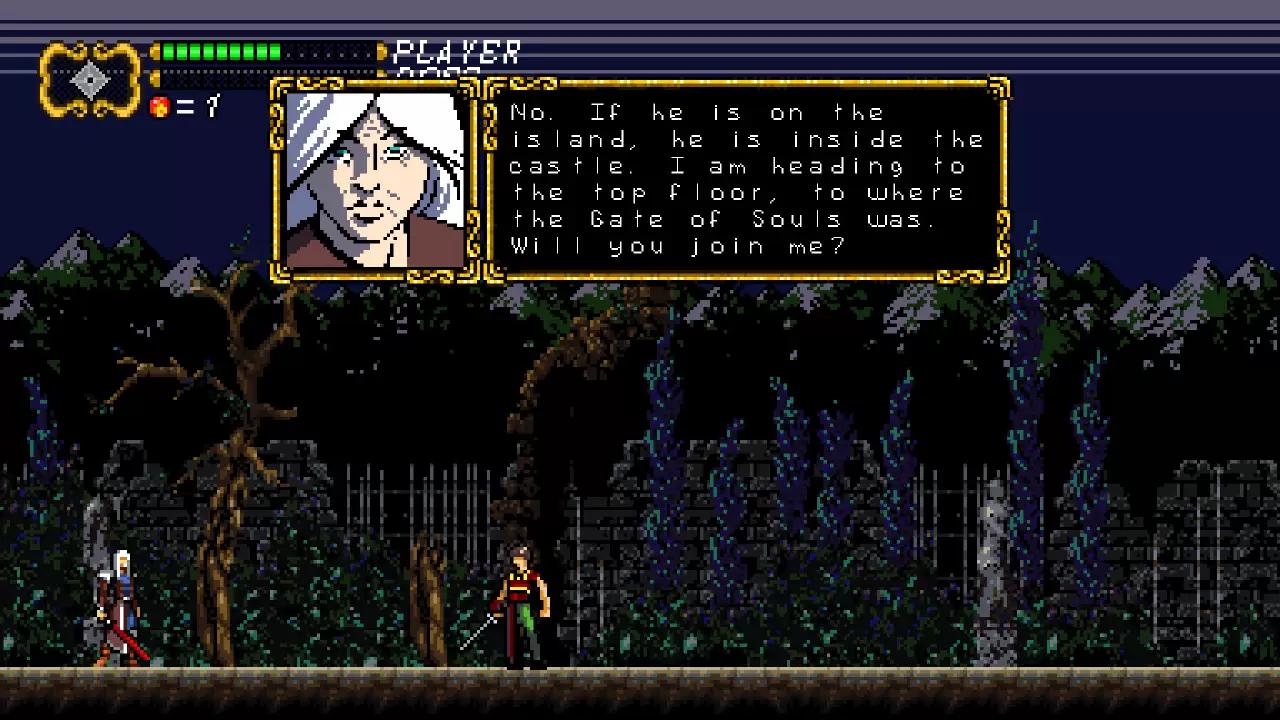Image resolution: width=1280 pixels, height=720 pixels.
Task: Select the gold-framed sub-weapon slot
Action: pyautogui.click(x=90, y=78)
